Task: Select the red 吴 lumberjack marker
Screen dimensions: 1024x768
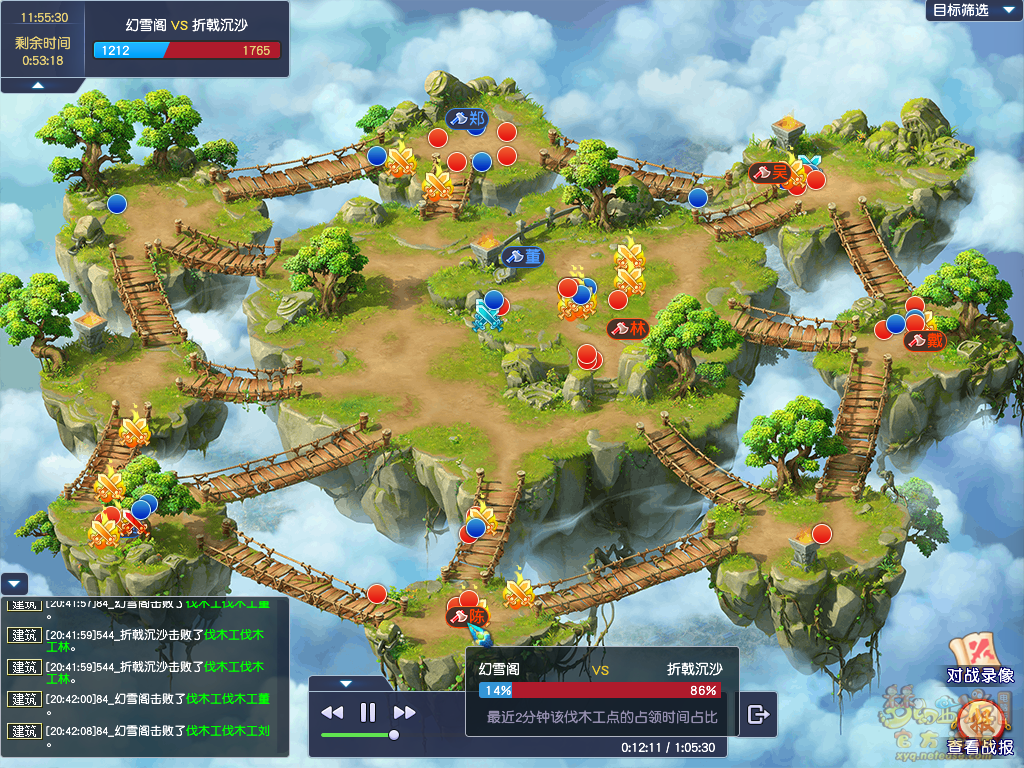Action: click(x=770, y=173)
